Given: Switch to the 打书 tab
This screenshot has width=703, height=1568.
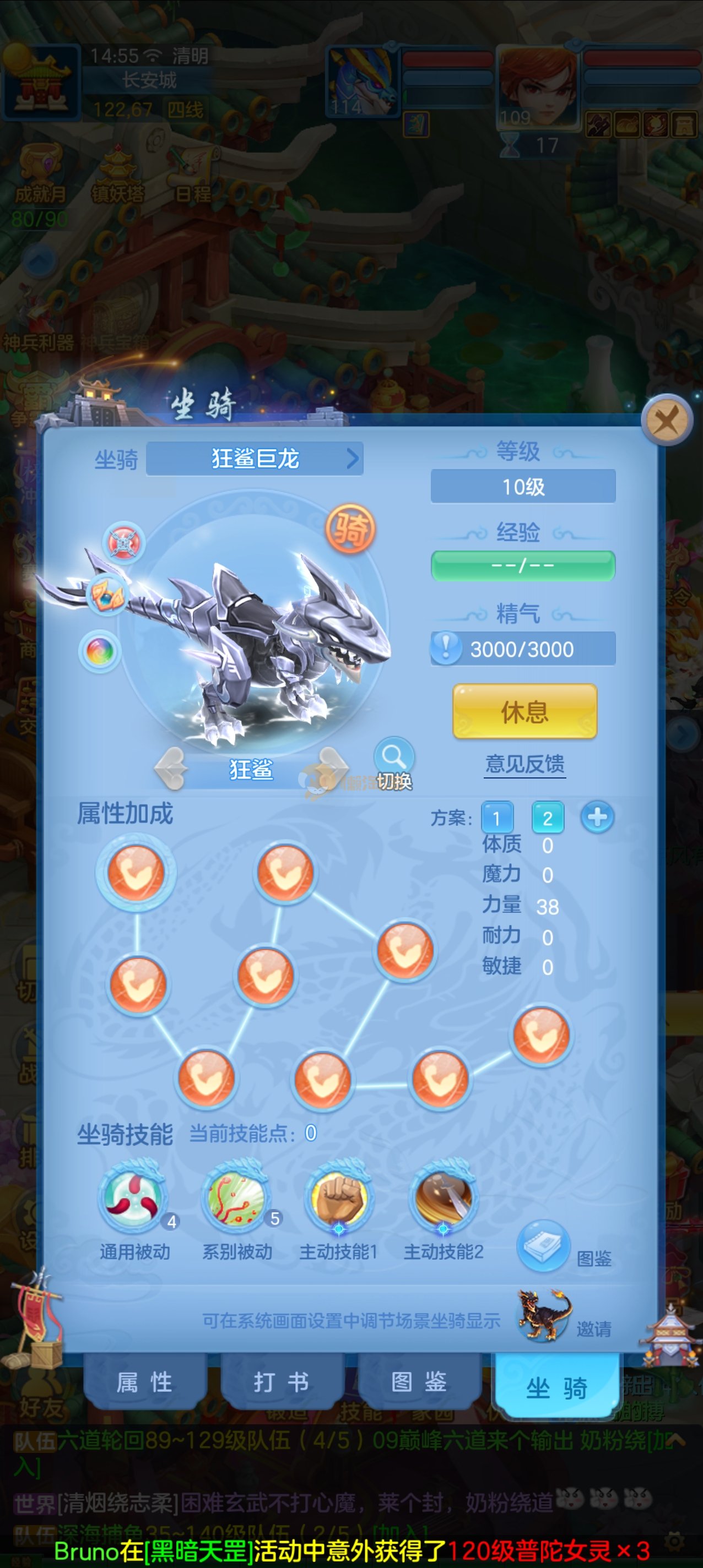Looking at the screenshot, I should [282, 1382].
